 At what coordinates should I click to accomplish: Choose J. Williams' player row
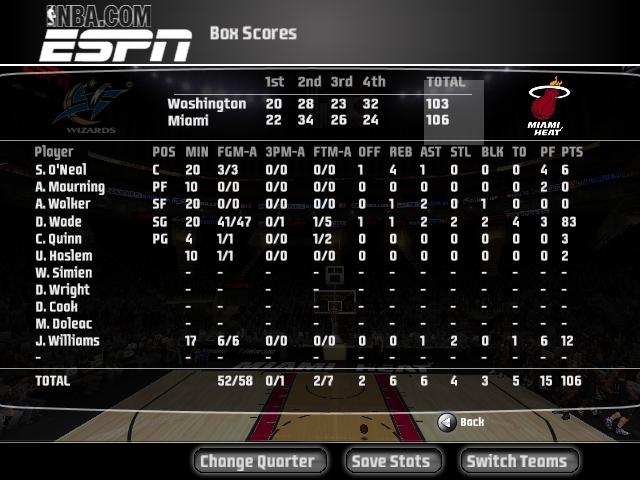click(x=66, y=341)
